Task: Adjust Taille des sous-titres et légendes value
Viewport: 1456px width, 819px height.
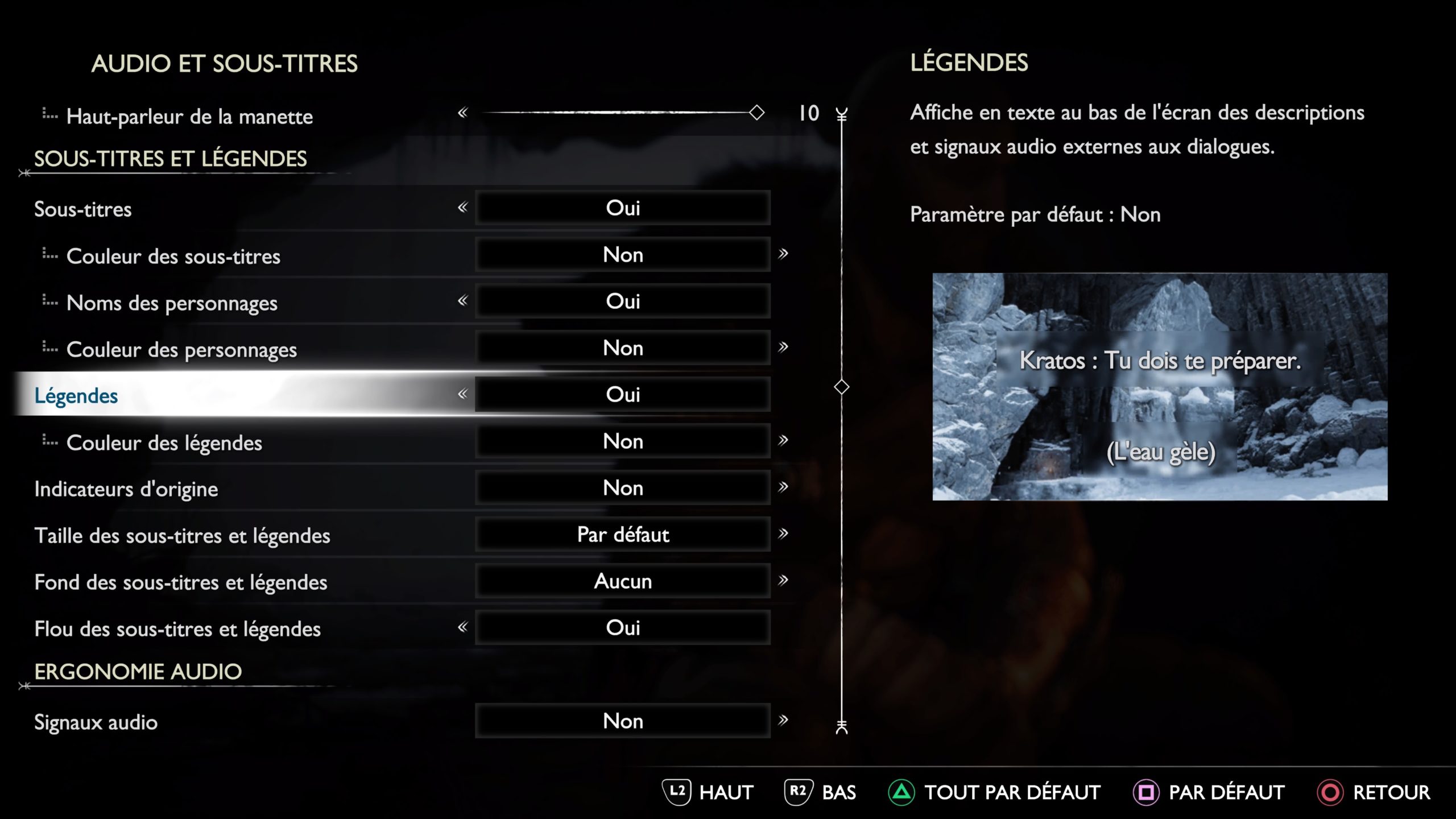Action: click(623, 535)
